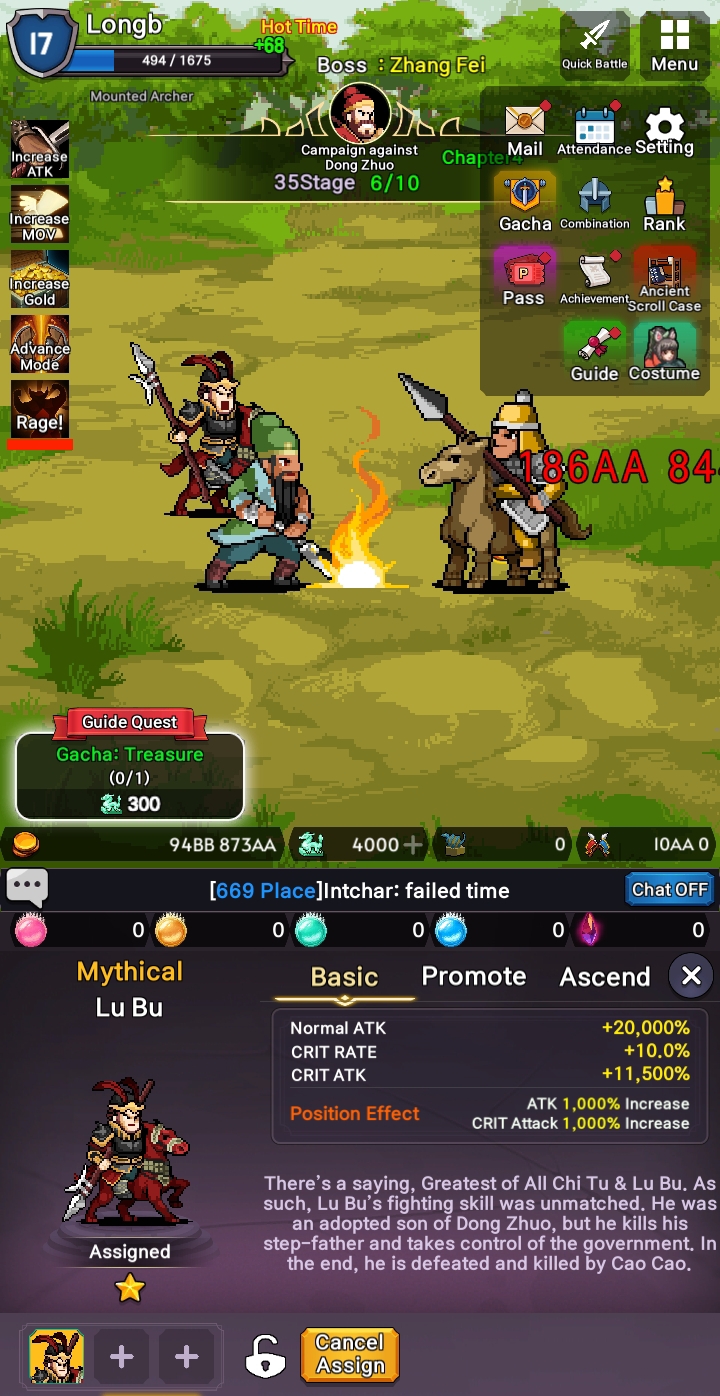Viewport: 720px width, 1396px height.
Task: Switch to the Promote tab
Action: pos(473,976)
